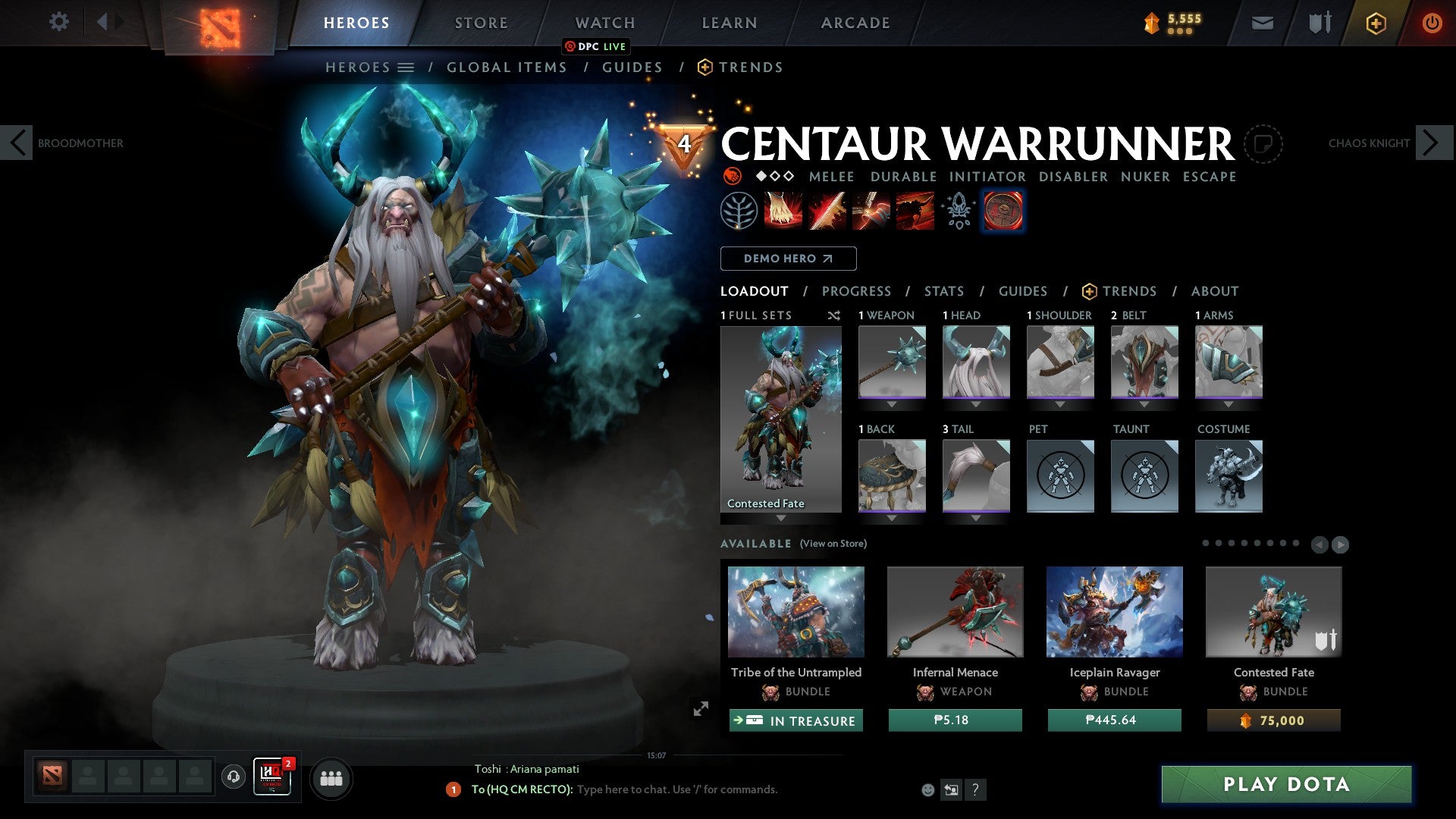Select the Hoof Stomp ability icon
The height and width of the screenshot is (819, 1456).
(783, 210)
